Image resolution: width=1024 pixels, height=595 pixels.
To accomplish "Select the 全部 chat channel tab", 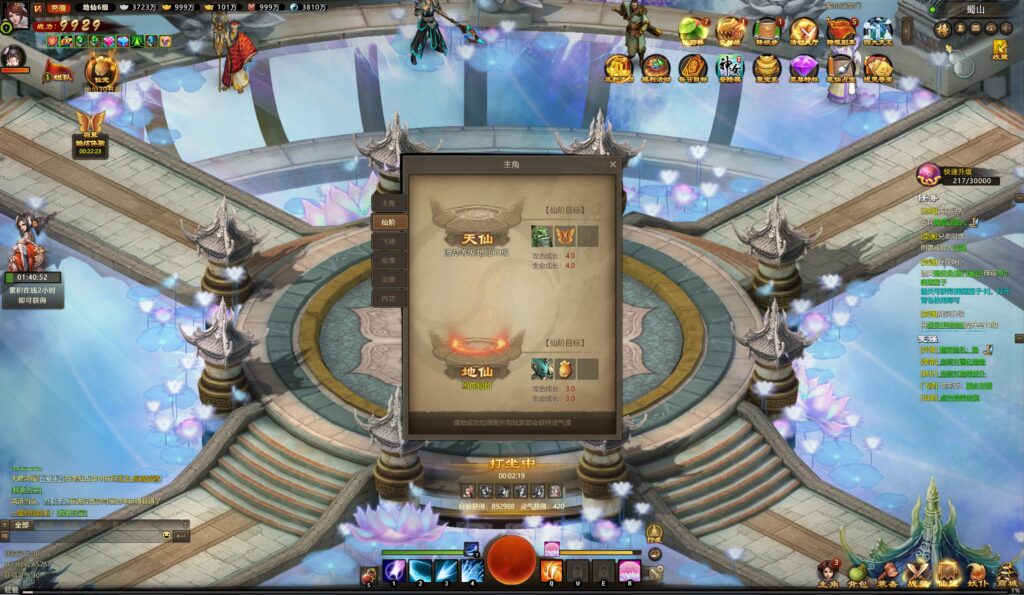I will (x=23, y=524).
